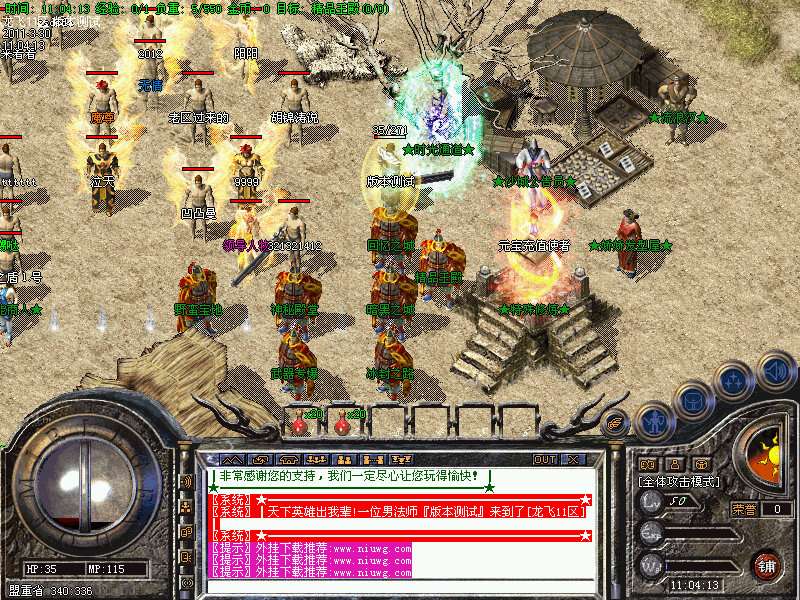Toggle sound with the speaker button

[x=776, y=371]
